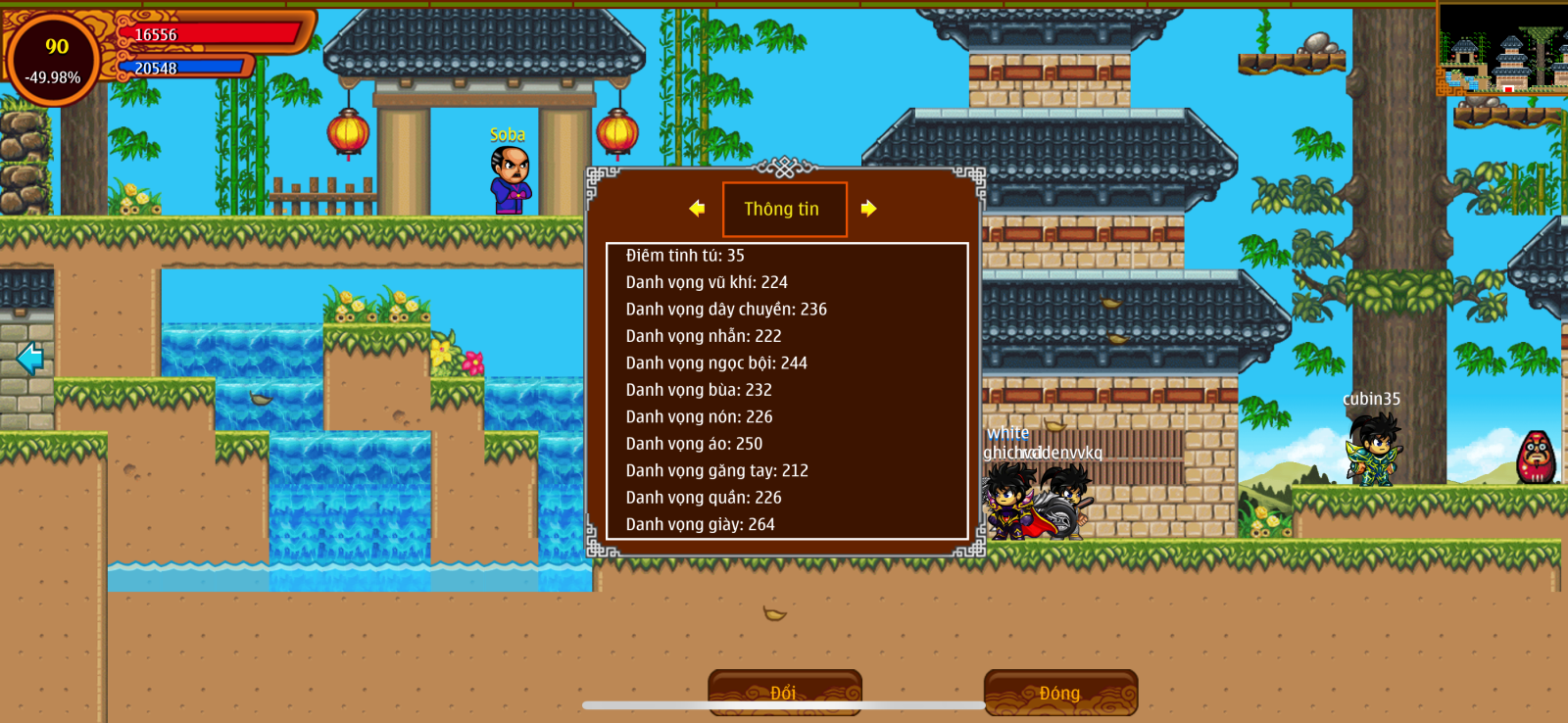Go to next tab with right yellow arrow

point(868,209)
